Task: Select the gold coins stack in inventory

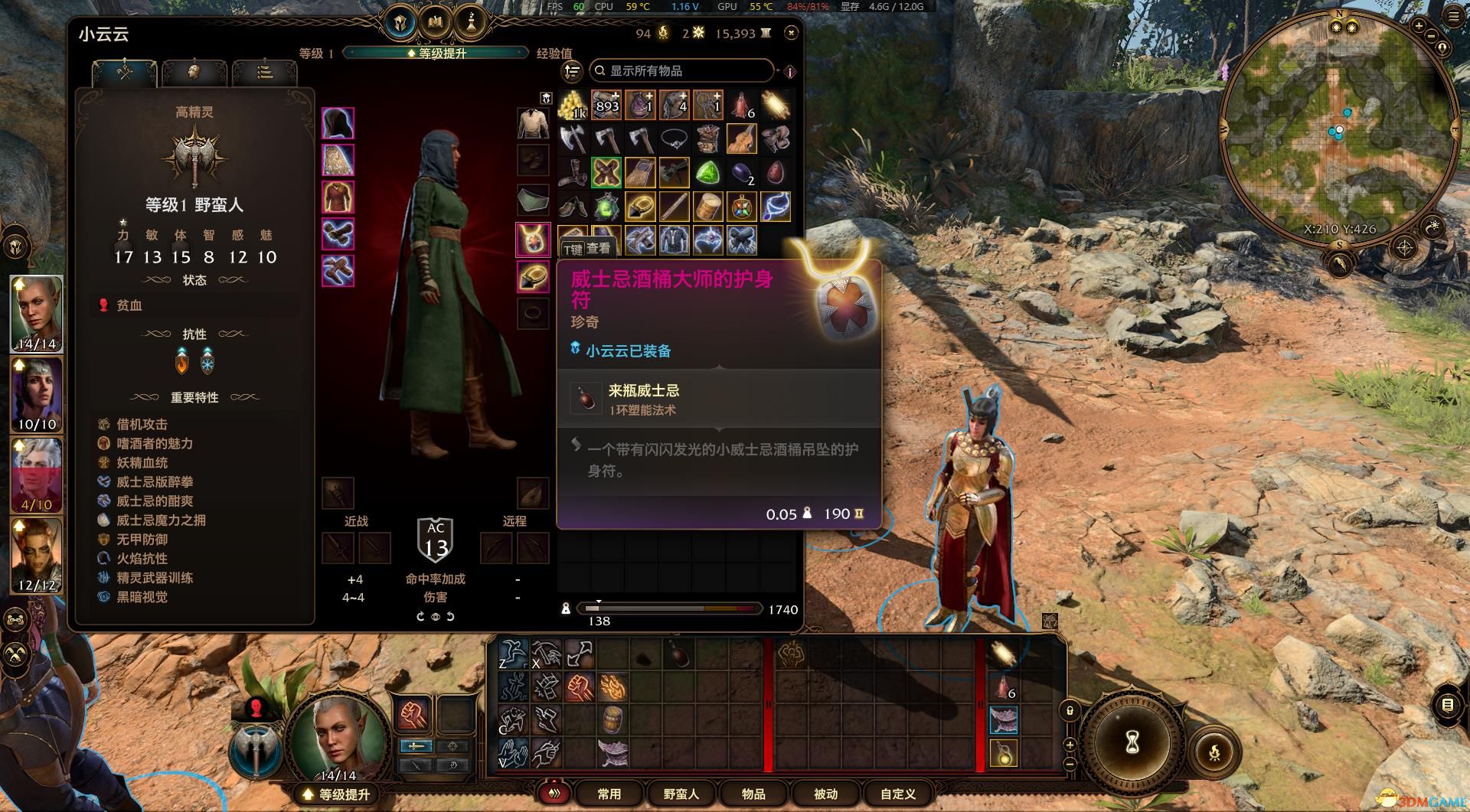Action: coord(572,106)
